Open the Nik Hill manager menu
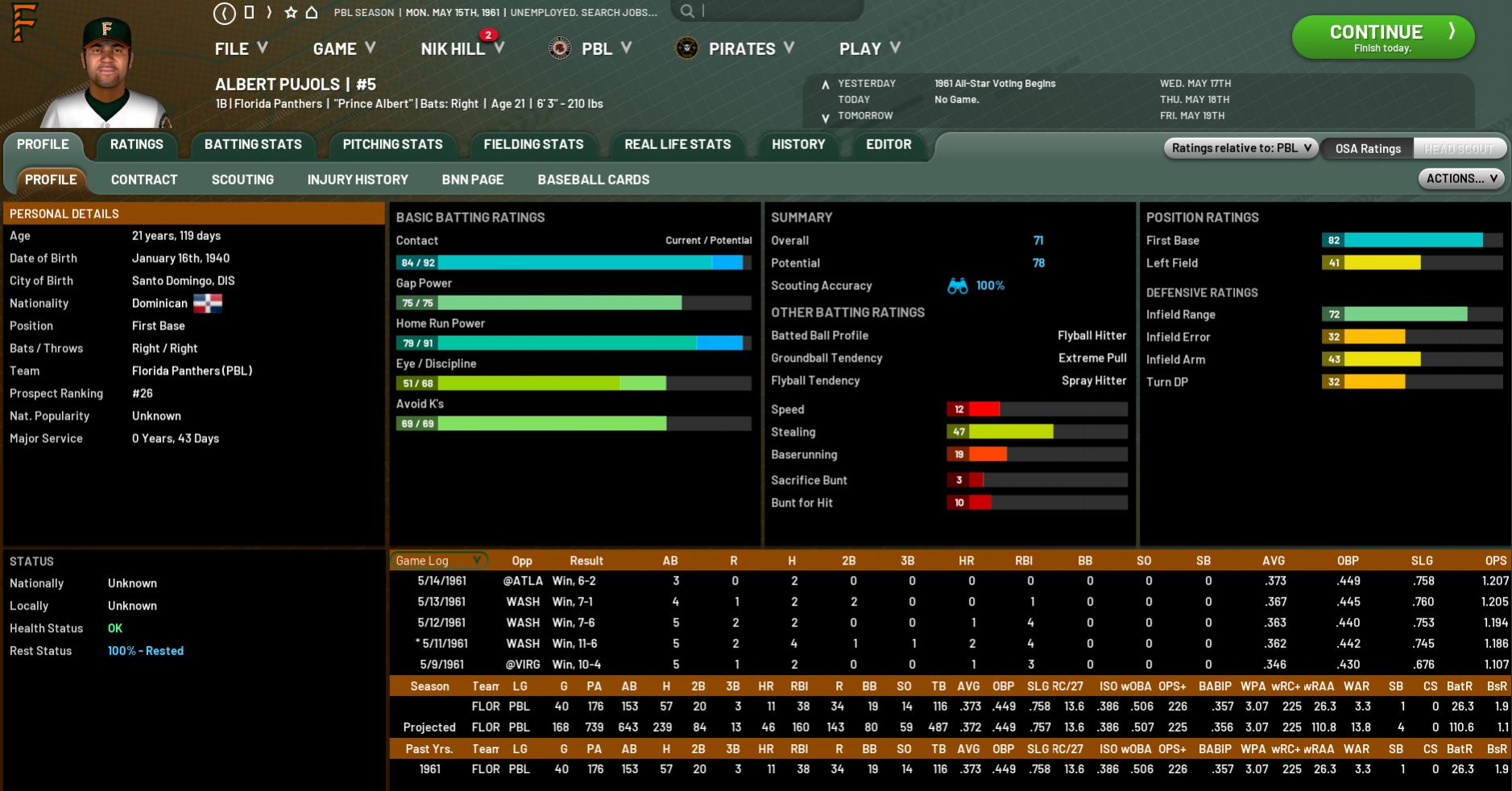The width and height of the screenshot is (1512, 791). coord(462,49)
